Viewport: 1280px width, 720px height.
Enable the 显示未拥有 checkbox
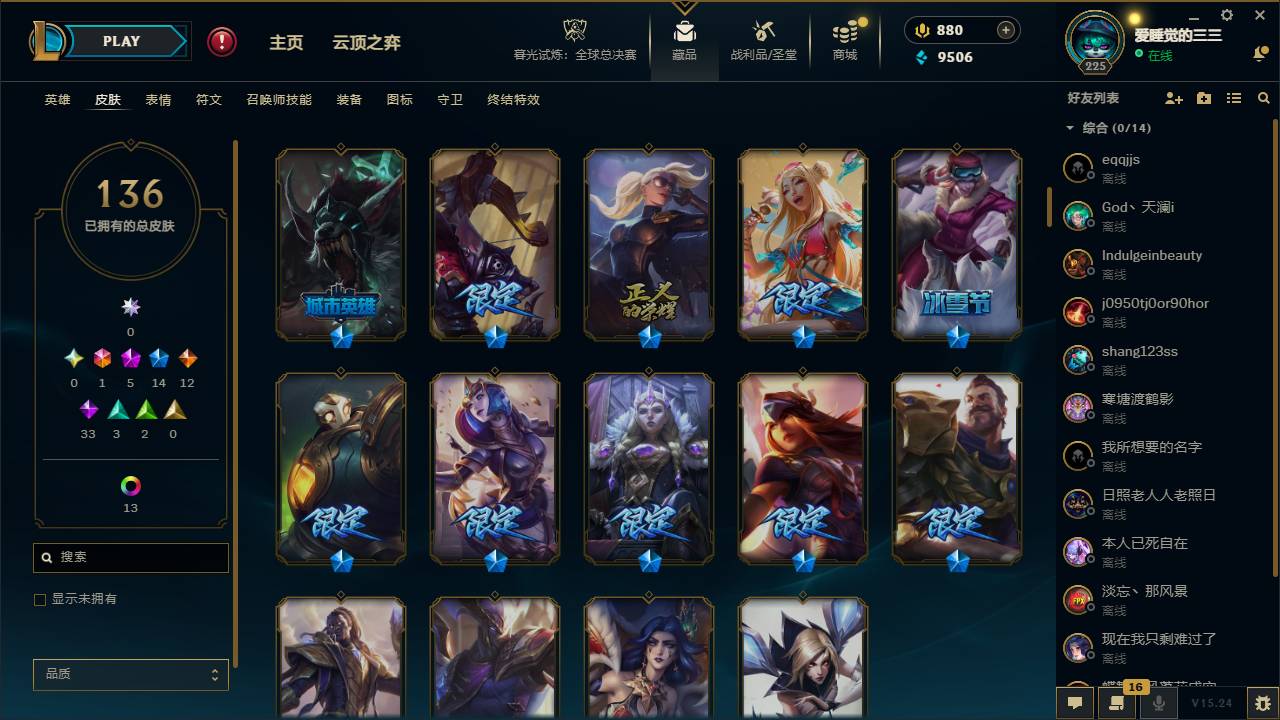39,600
